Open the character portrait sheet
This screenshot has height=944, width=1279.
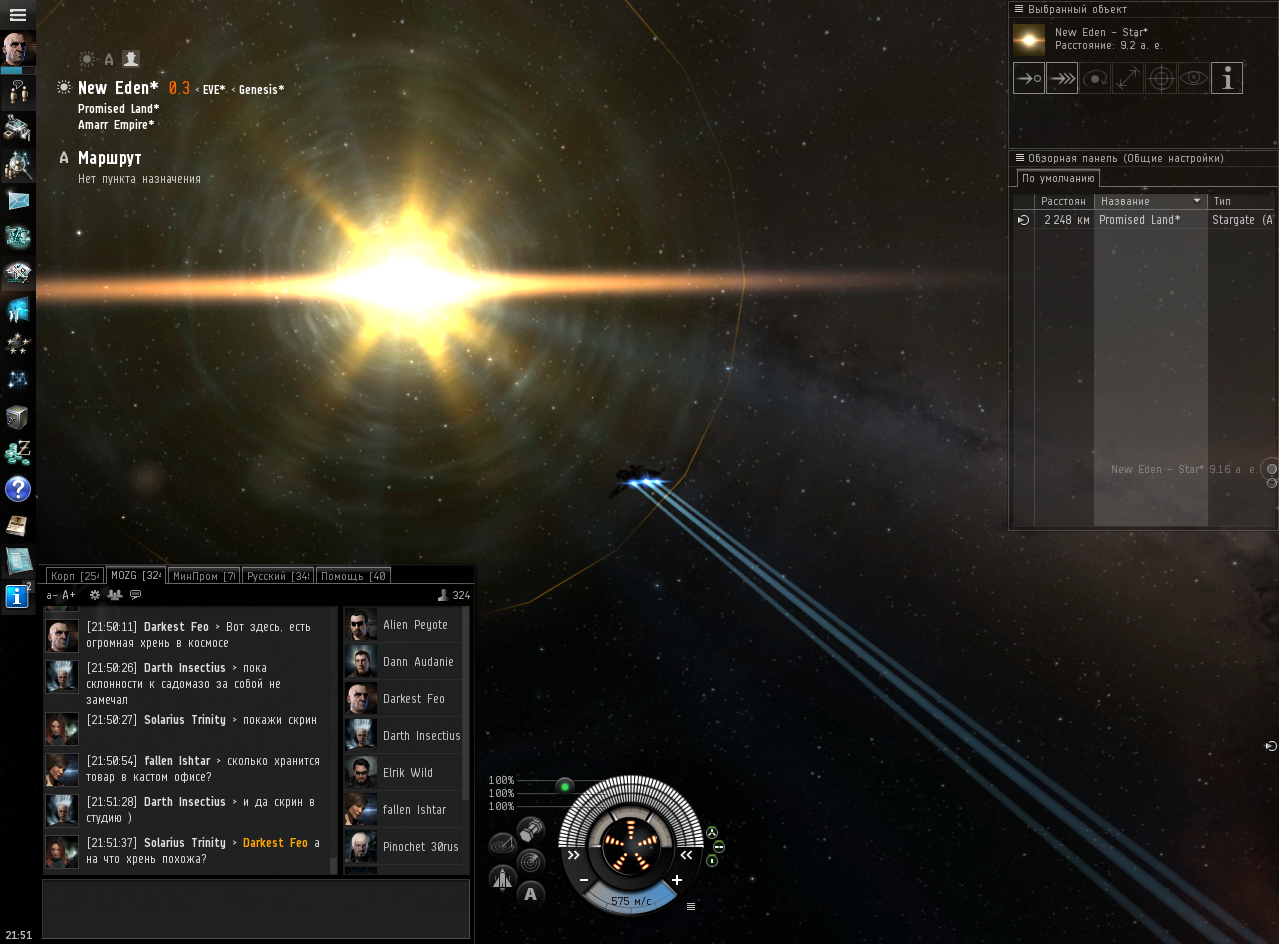point(18,49)
